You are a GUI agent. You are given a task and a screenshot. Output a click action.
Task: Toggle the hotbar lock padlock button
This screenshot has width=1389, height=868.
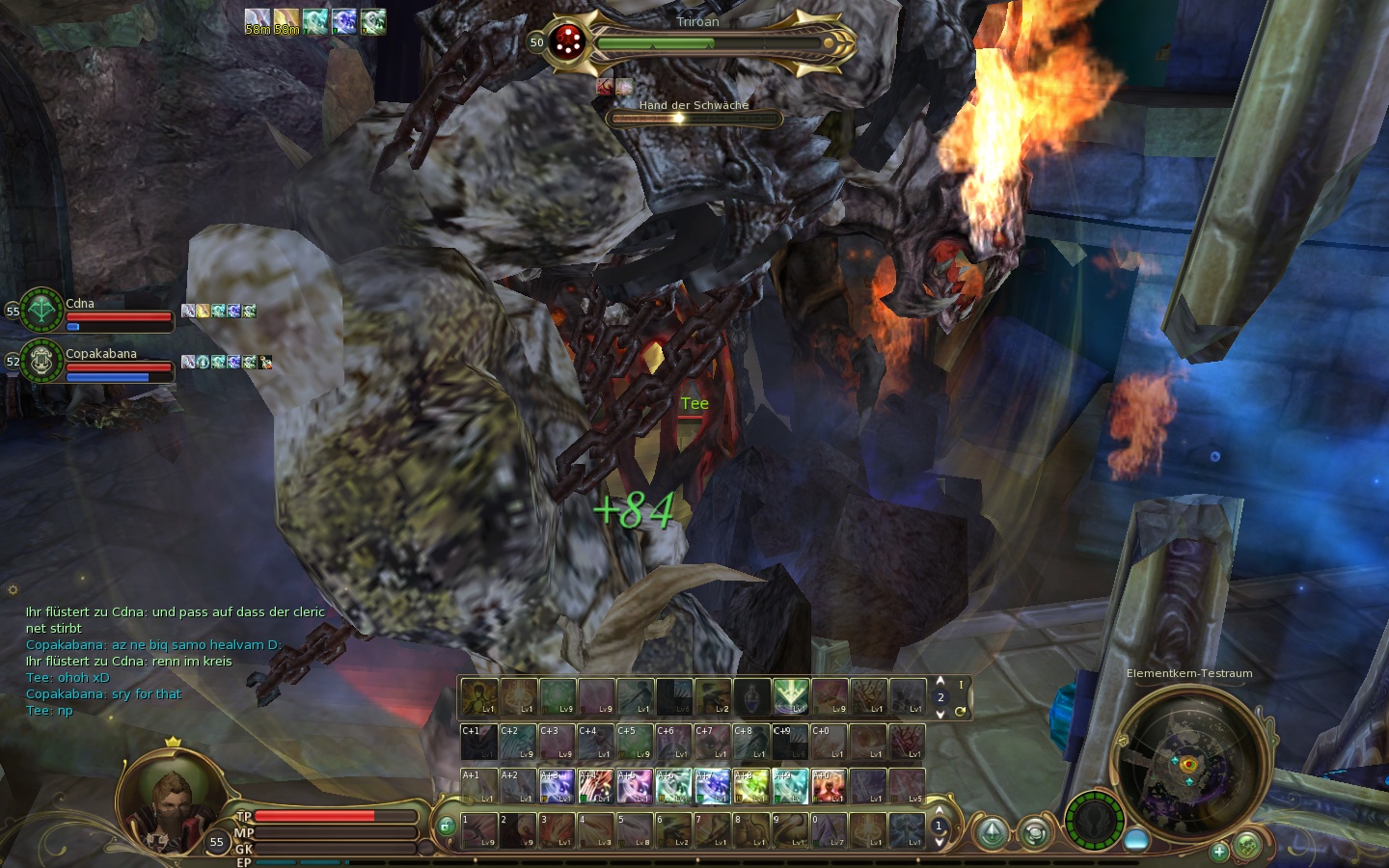(446, 826)
